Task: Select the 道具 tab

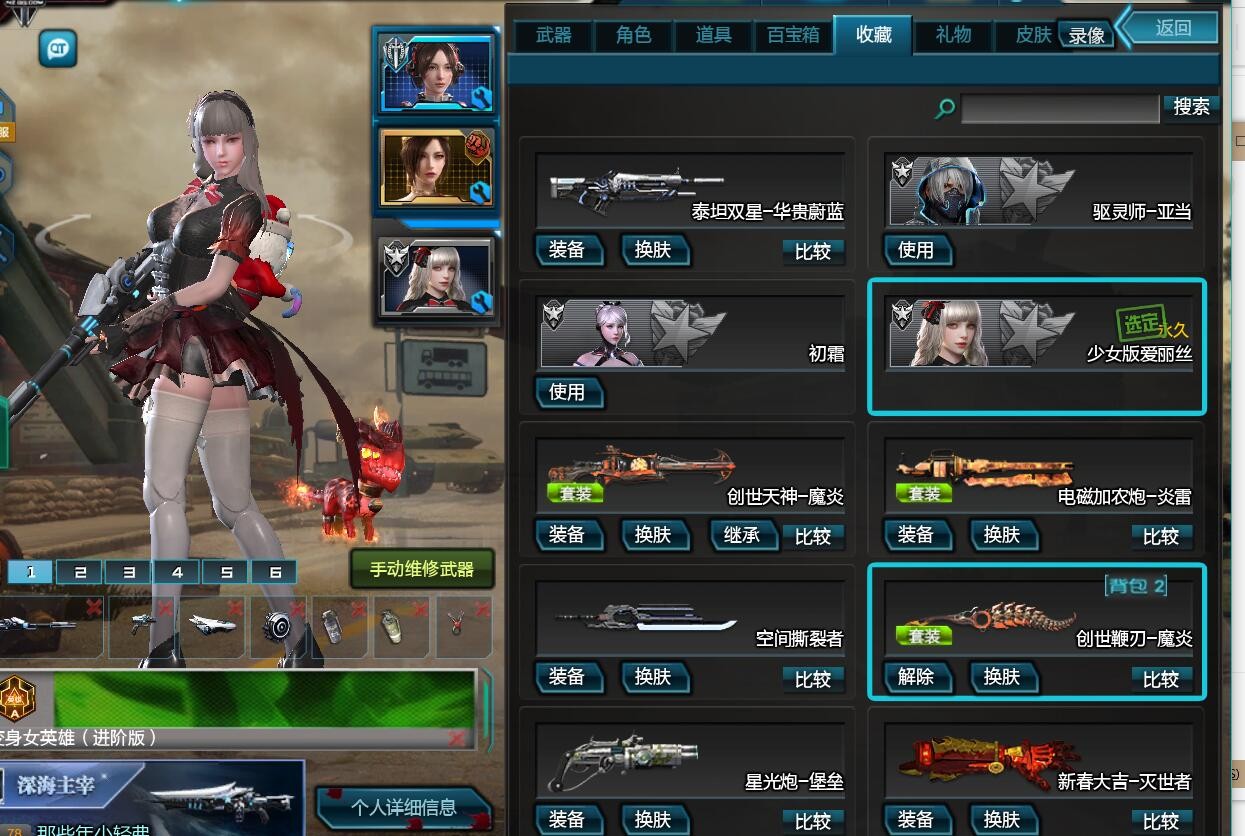Action: 713,36
